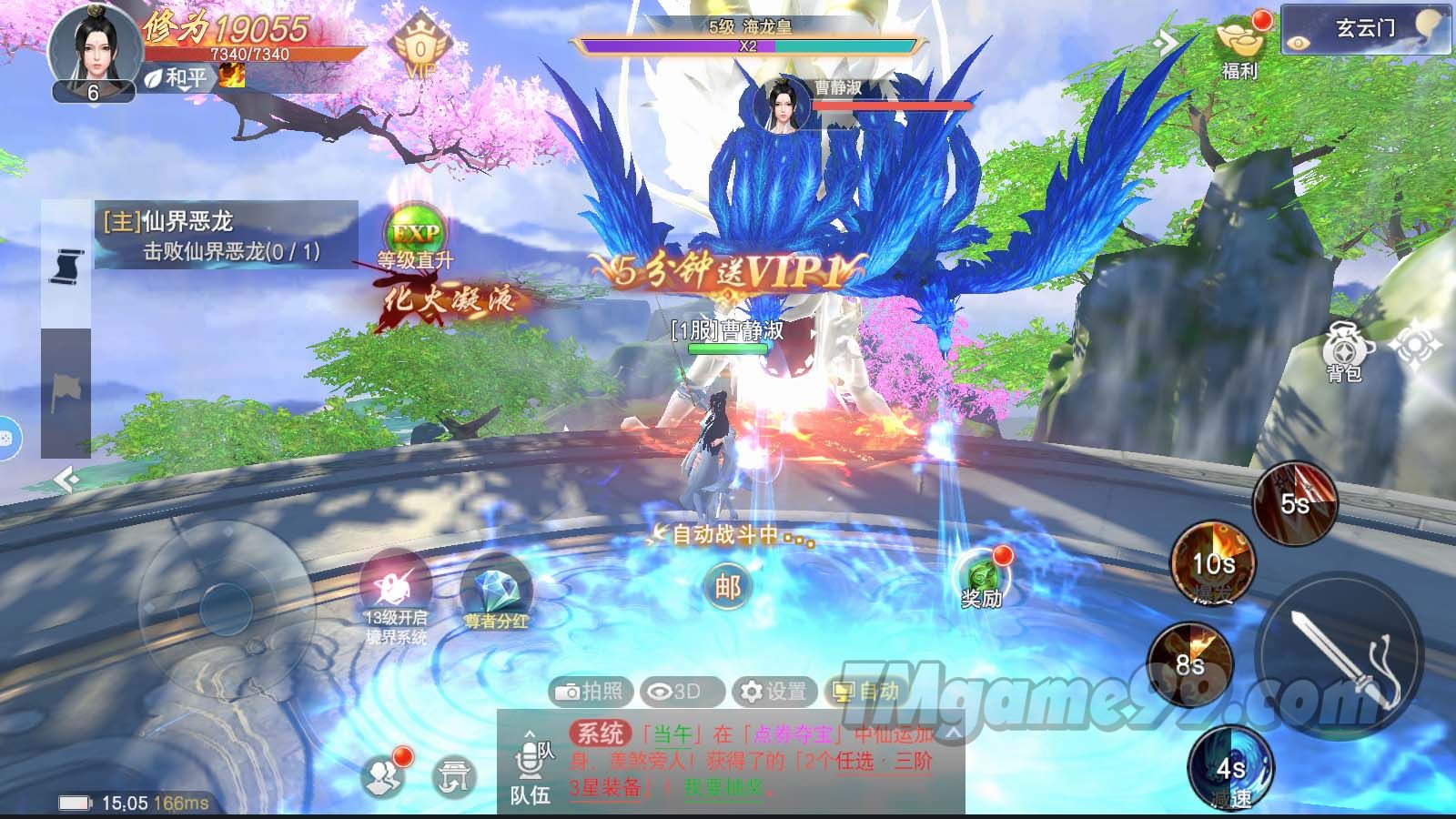
Task: Open the 玄云门 minimap panel
Action: (1365, 29)
